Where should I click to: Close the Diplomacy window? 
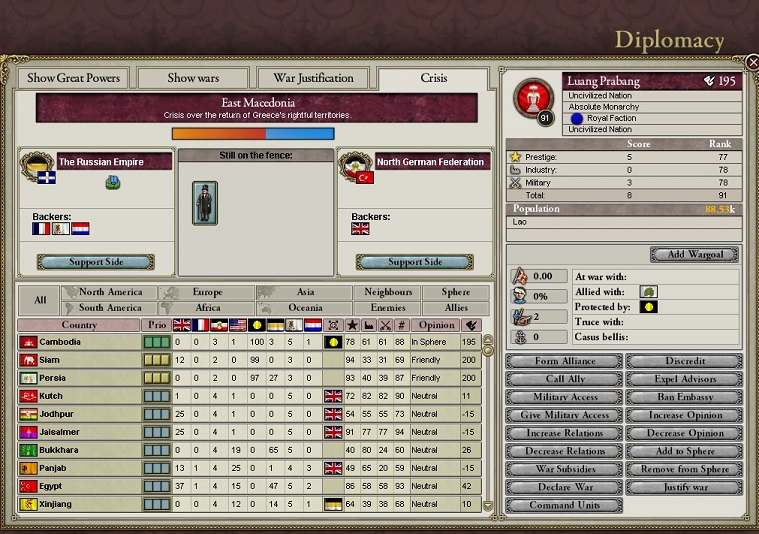point(752,62)
